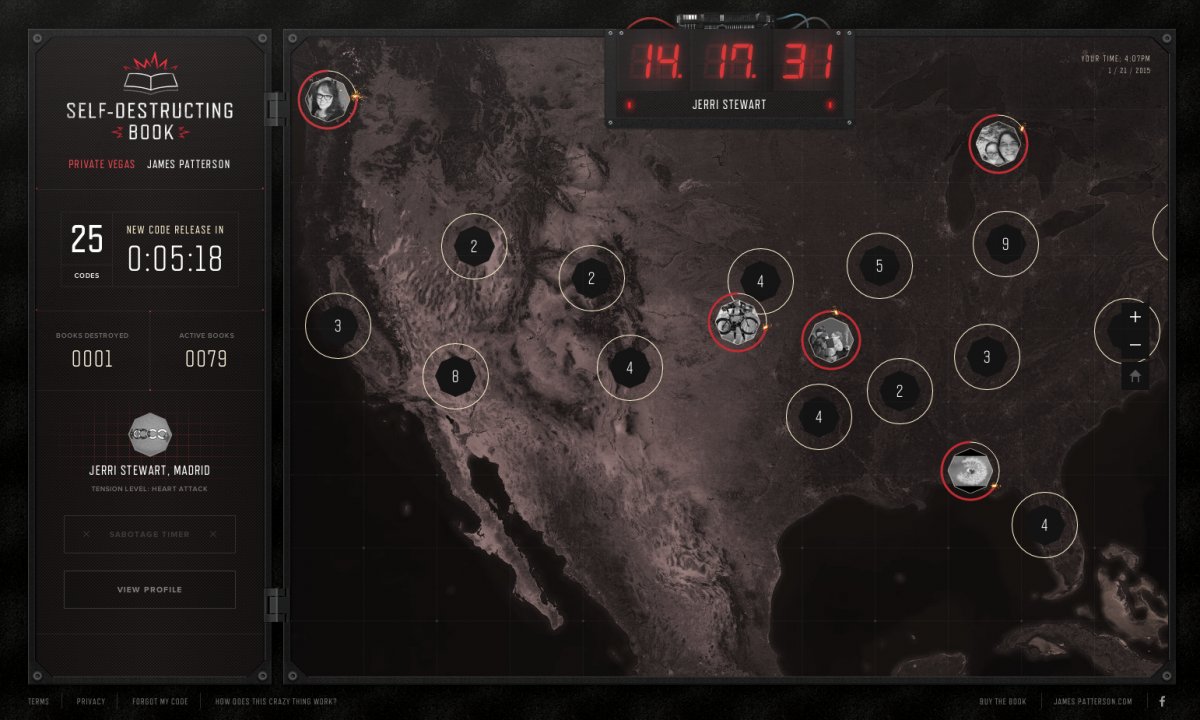Select the woman-with-glasses reader marker
The width and height of the screenshot is (1200, 720).
point(327,98)
